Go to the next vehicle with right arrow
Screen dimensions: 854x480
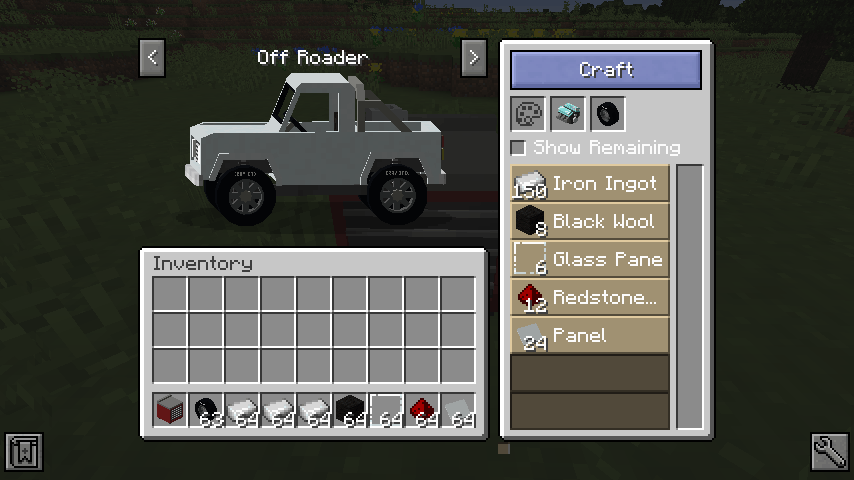pos(474,57)
